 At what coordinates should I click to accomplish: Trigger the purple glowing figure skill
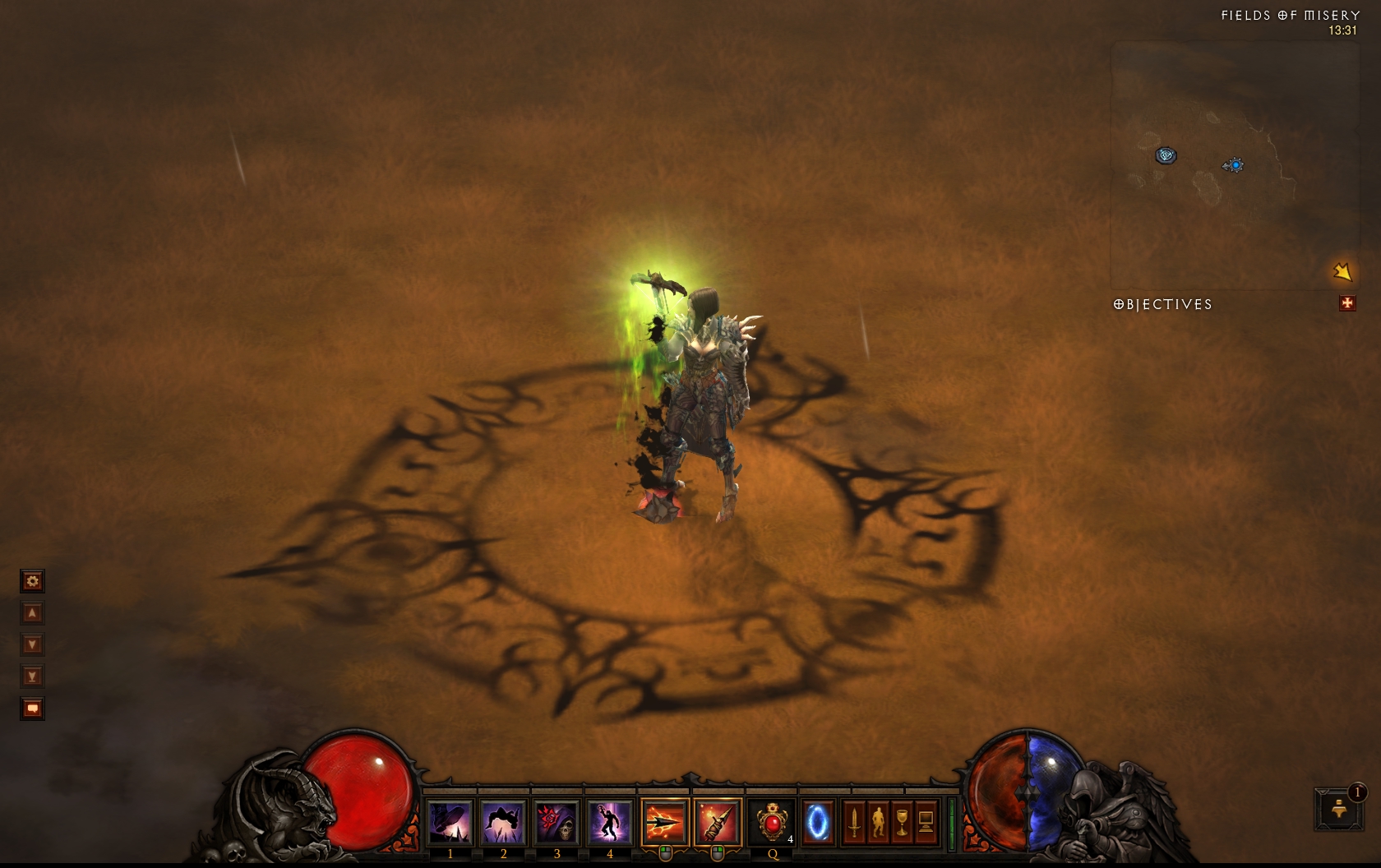pyautogui.click(x=609, y=822)
